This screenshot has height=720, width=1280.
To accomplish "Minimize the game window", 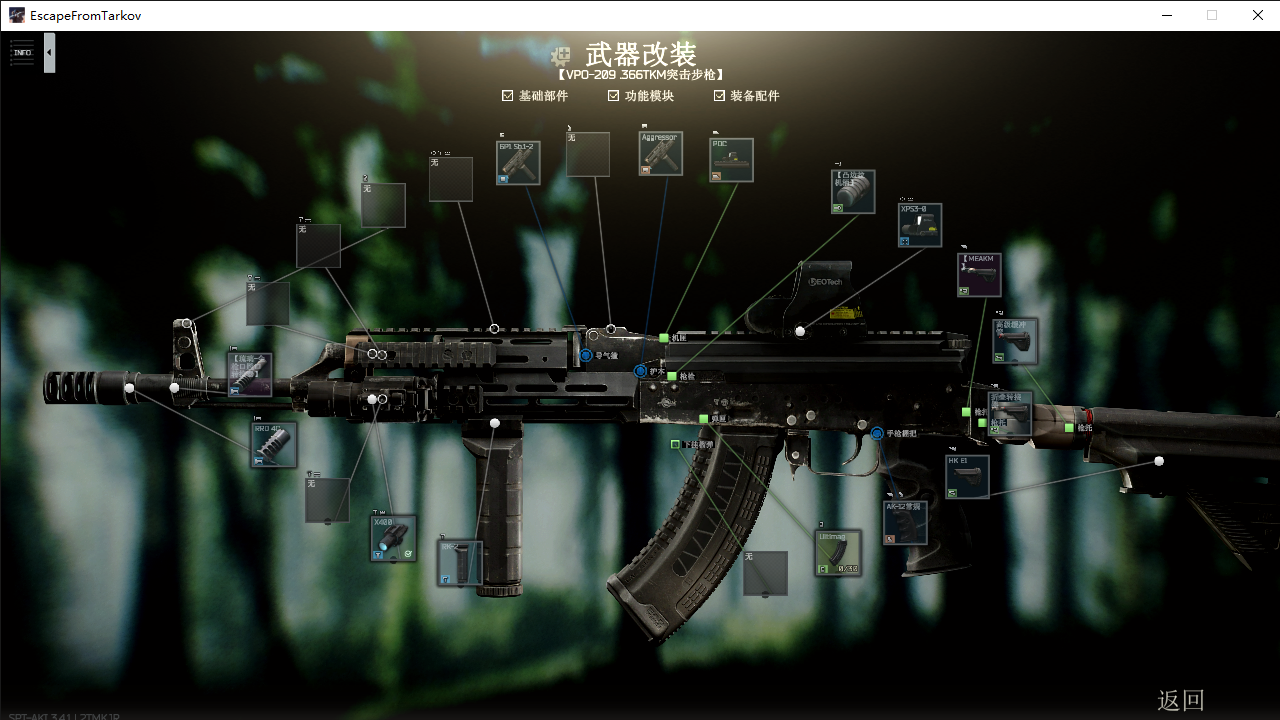I will 1166,15.
